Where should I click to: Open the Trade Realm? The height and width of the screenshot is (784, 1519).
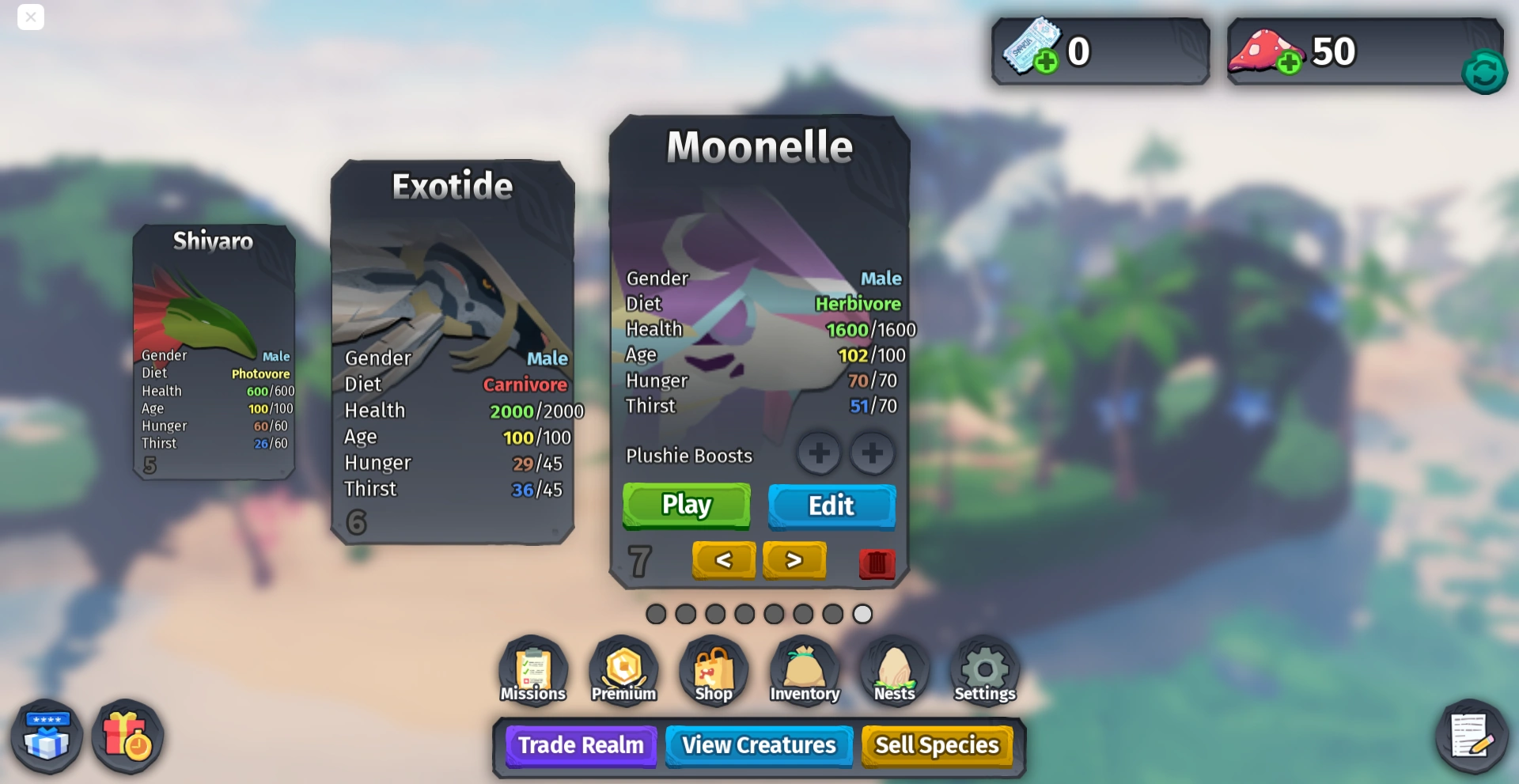[580, 744]
